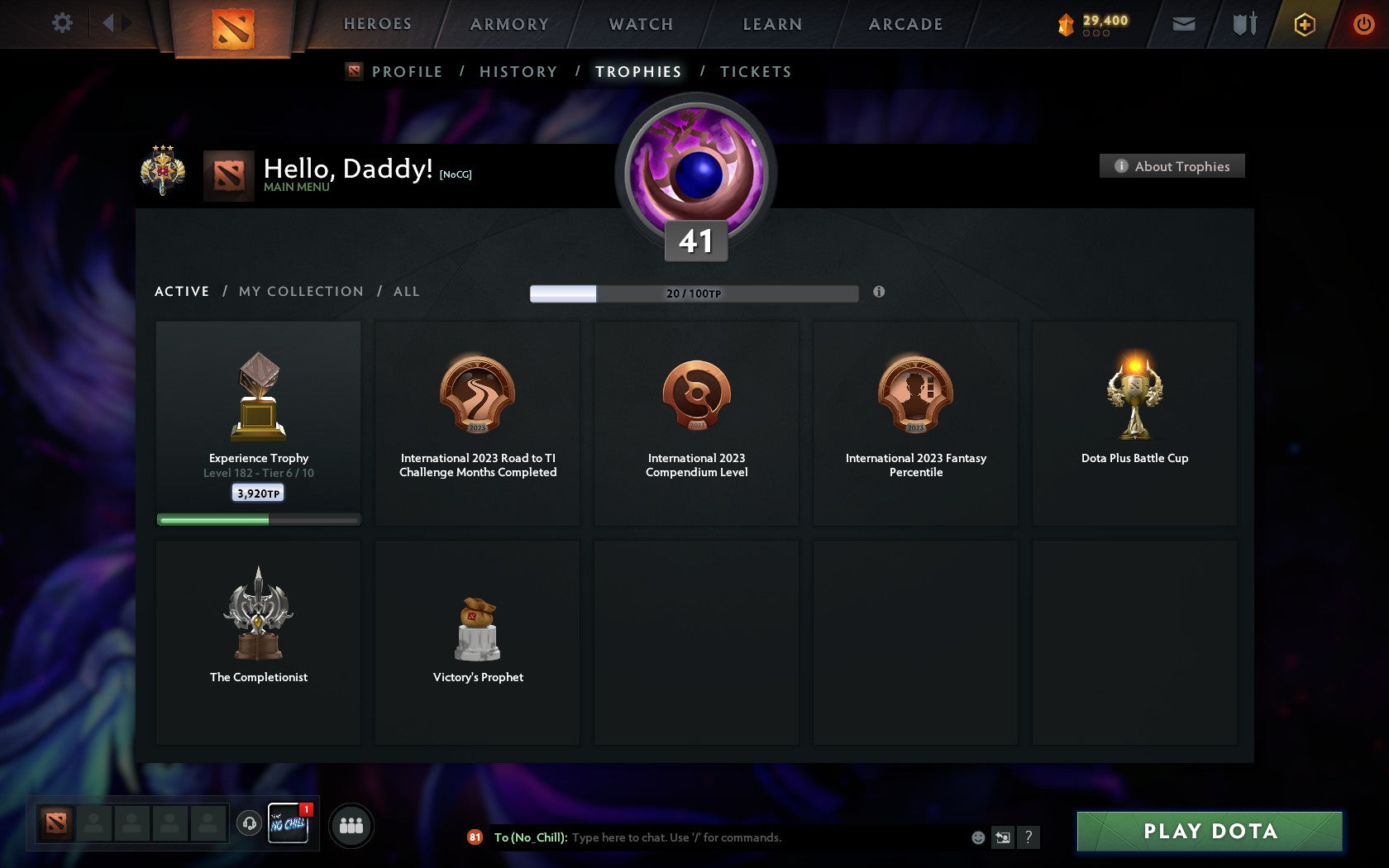
Task: Open the emoticon picker in chat
Action: click(x=980, y=837)
